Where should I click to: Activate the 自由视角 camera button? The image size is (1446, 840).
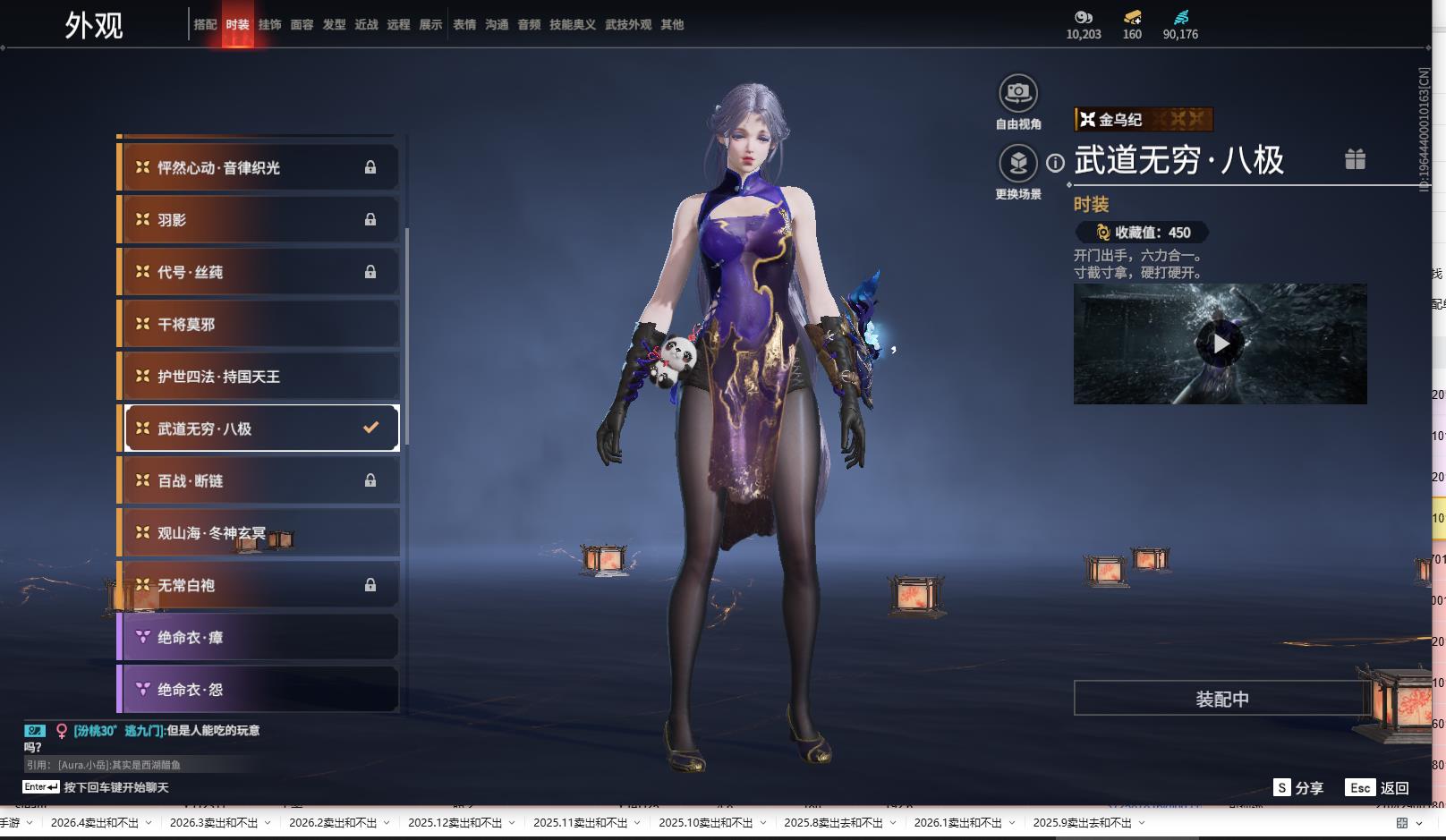click(x=1018, y=93)
